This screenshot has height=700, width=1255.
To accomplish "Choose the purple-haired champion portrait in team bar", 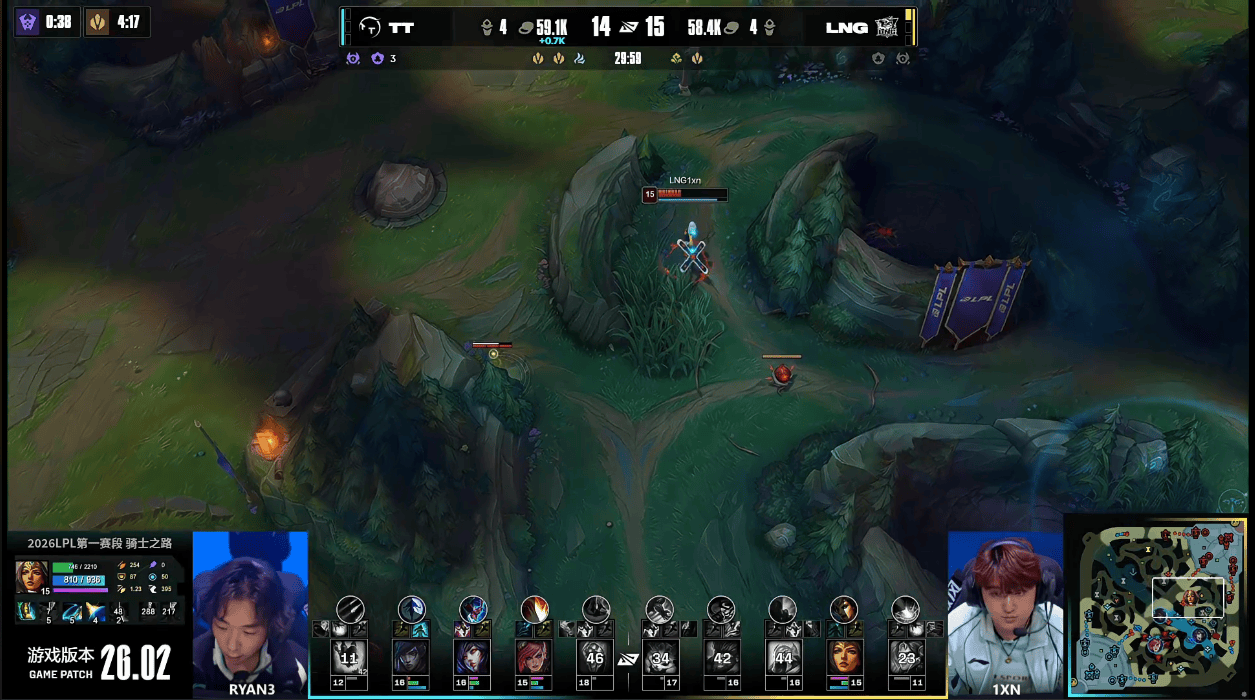I will point(472,657).
